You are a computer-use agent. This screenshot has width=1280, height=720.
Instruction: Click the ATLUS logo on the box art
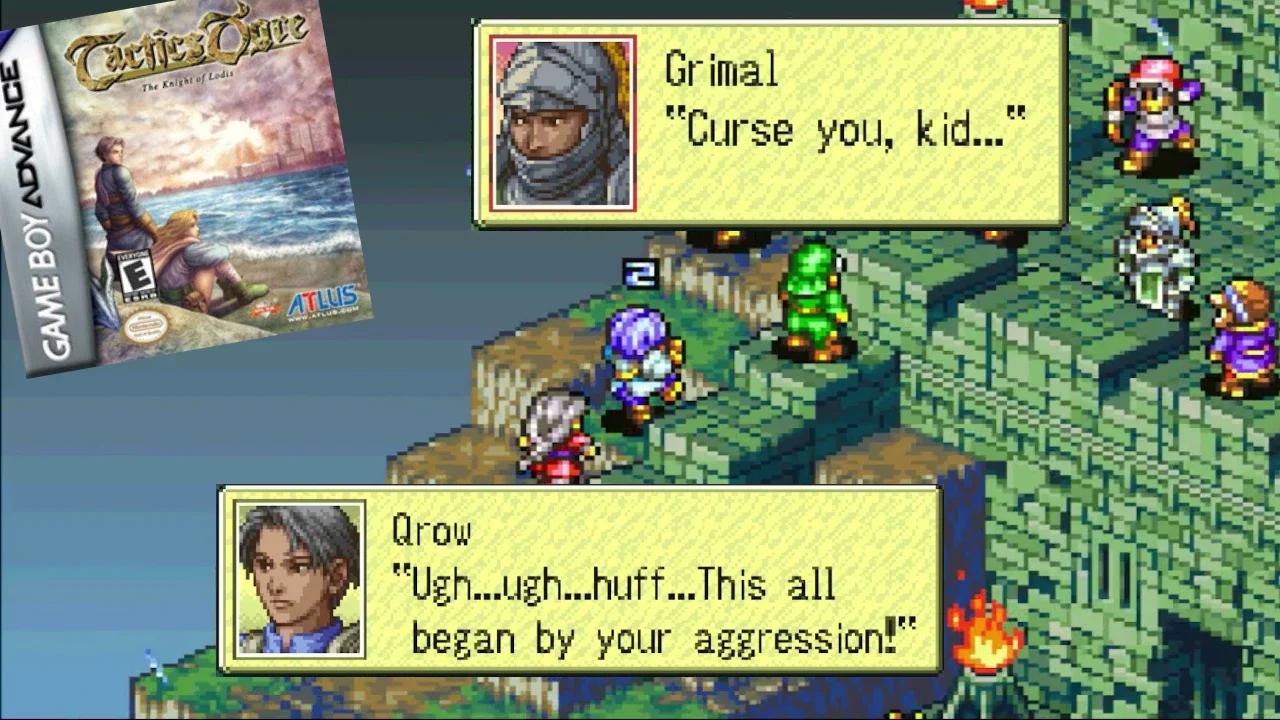(325, 295)
